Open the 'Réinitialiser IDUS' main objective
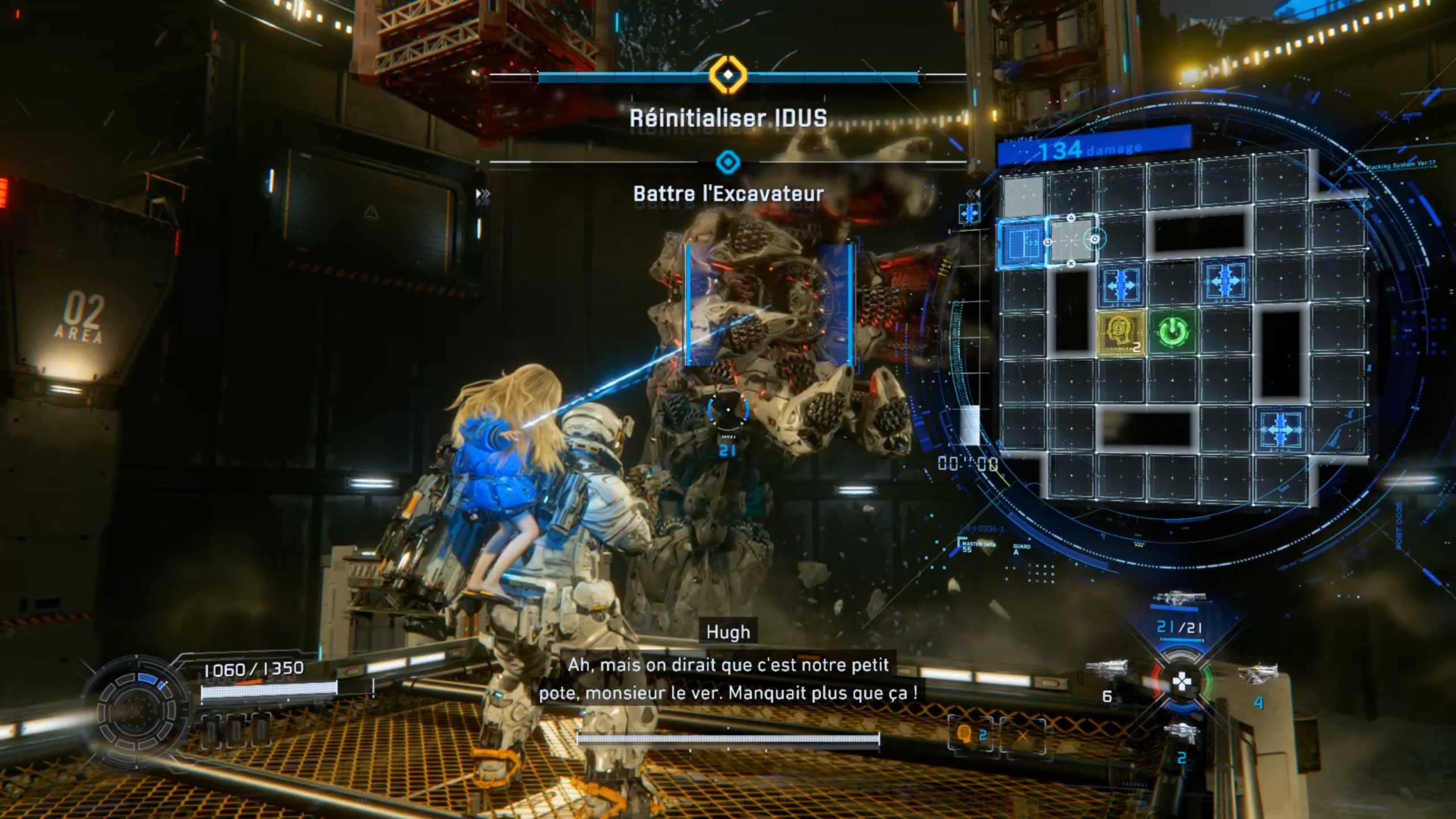1456x819 pixels. (x=728, y=118)
